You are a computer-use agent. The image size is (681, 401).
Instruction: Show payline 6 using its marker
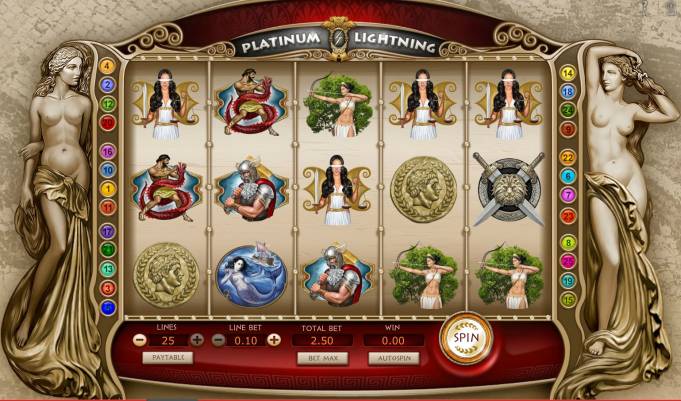(x=568, y=176)
